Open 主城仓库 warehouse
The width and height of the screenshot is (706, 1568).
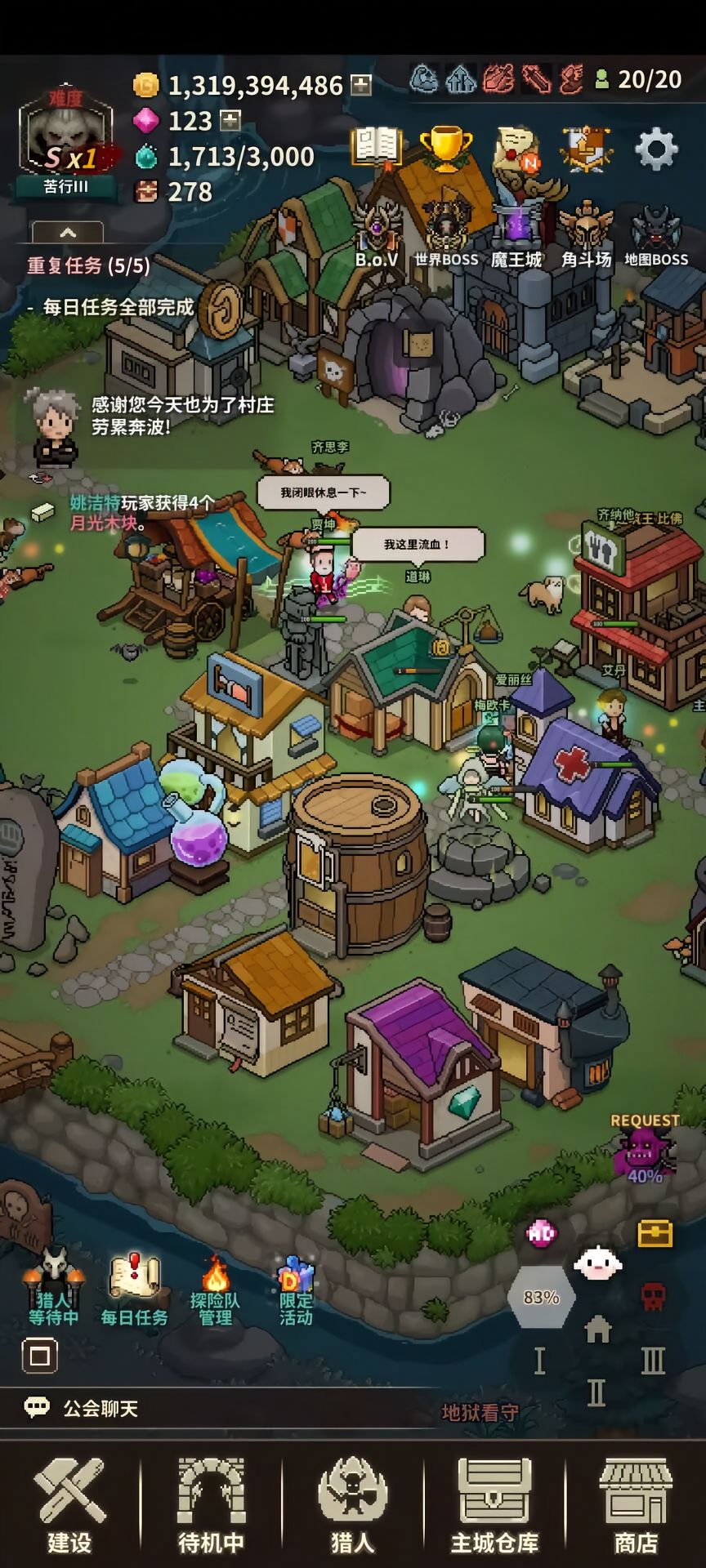pos(494,1505)
